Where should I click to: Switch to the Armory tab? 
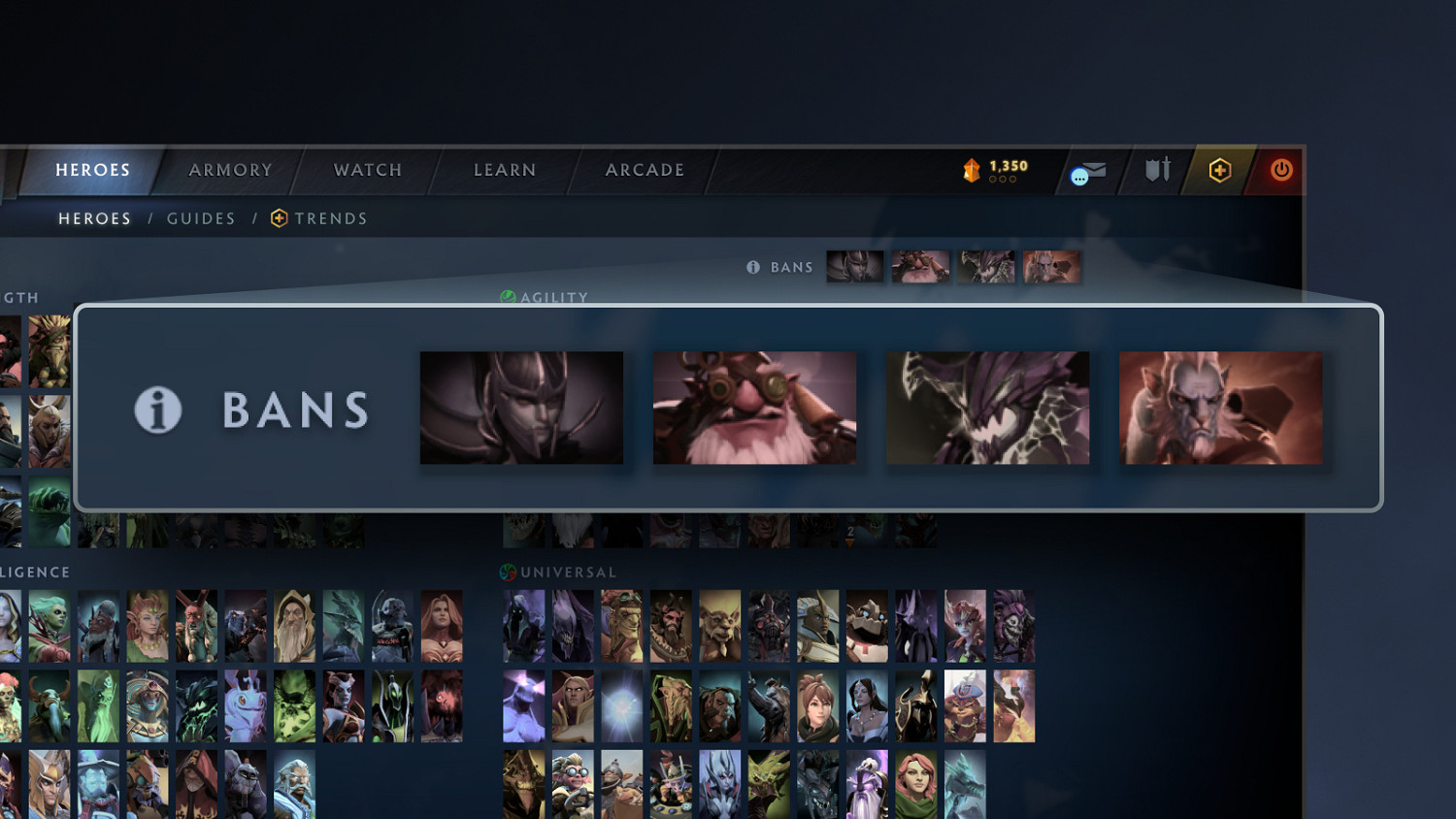click(x=229, y=170)
